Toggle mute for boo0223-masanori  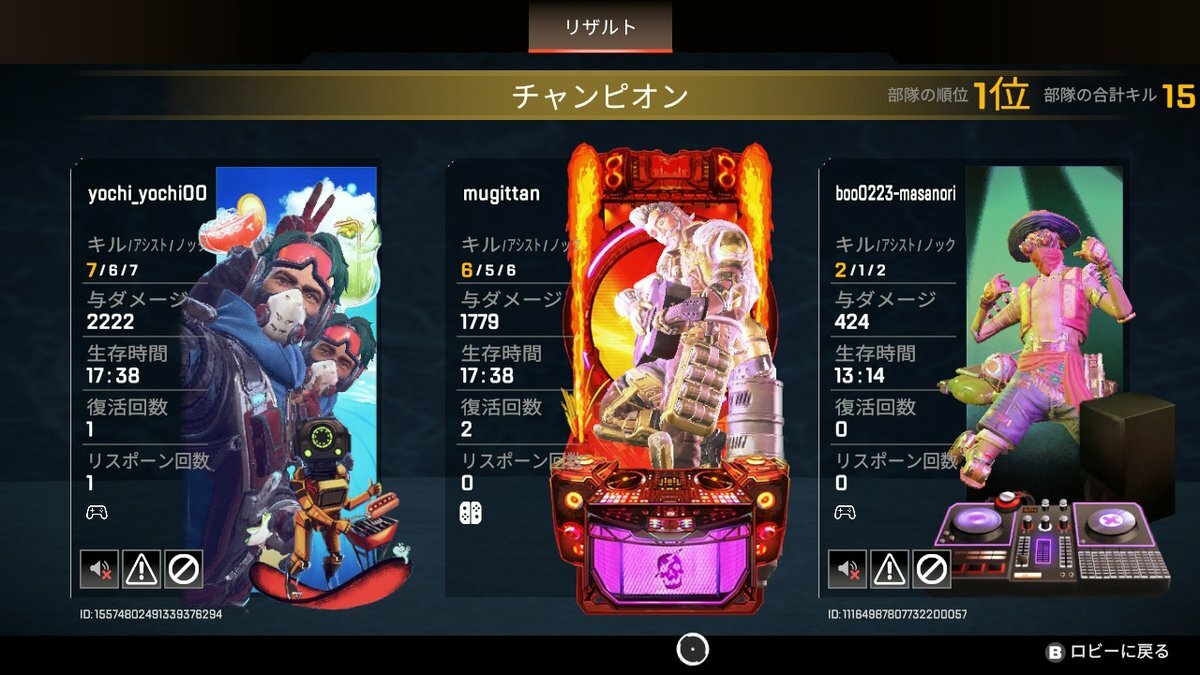847,569
